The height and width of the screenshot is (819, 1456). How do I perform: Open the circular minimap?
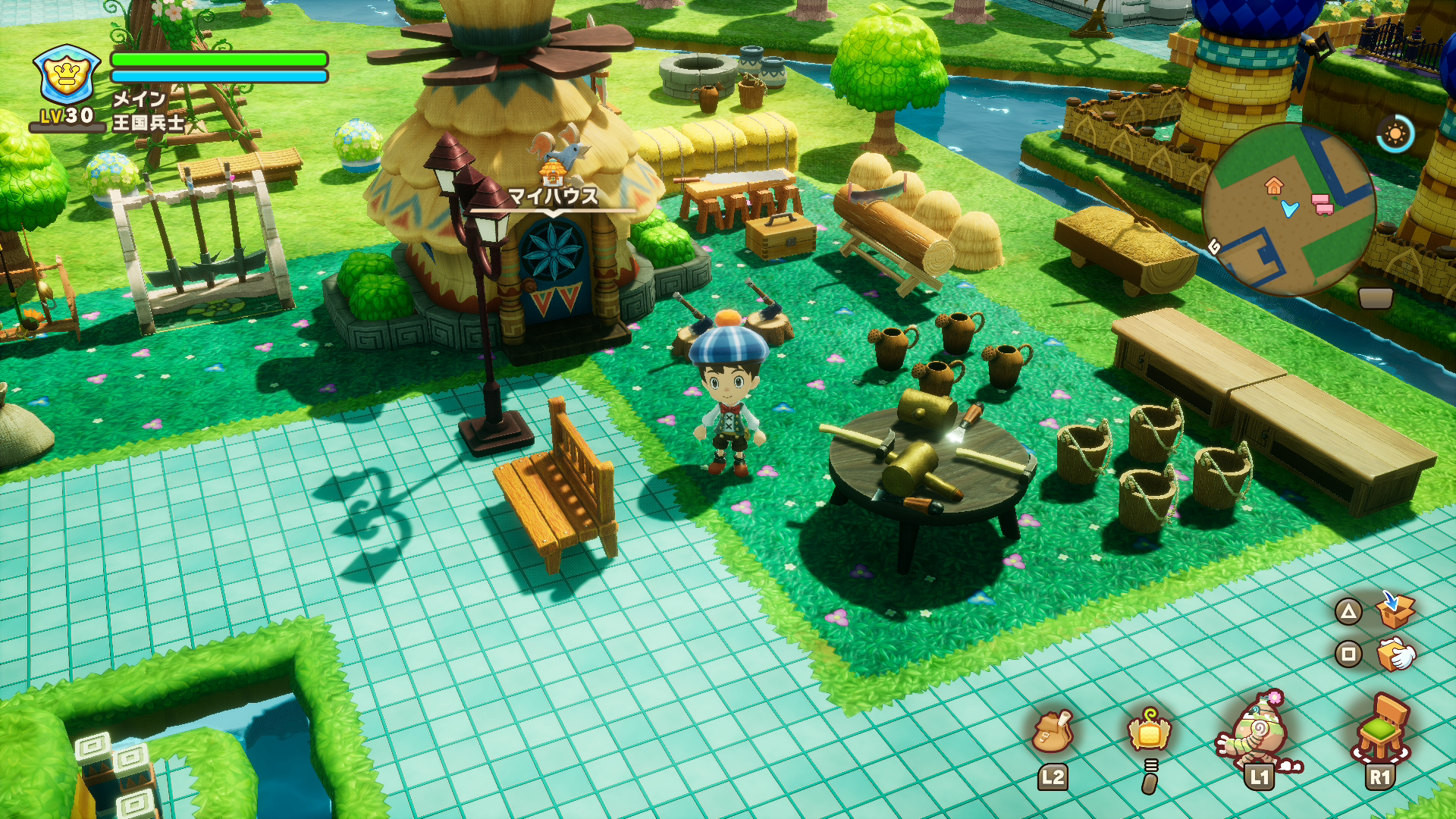[1289, 209]
